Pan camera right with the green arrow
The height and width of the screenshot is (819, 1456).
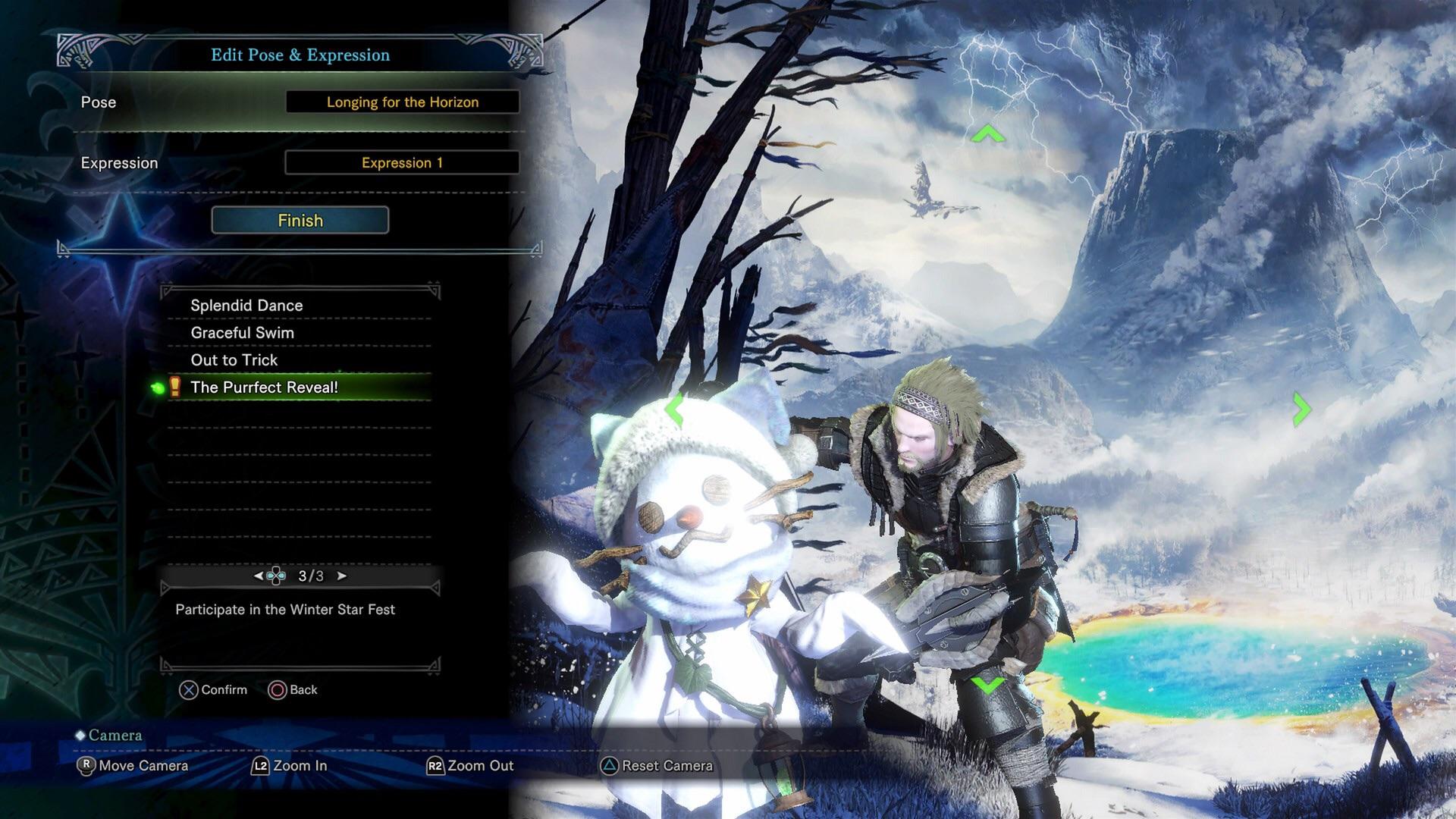(1301, 409)
